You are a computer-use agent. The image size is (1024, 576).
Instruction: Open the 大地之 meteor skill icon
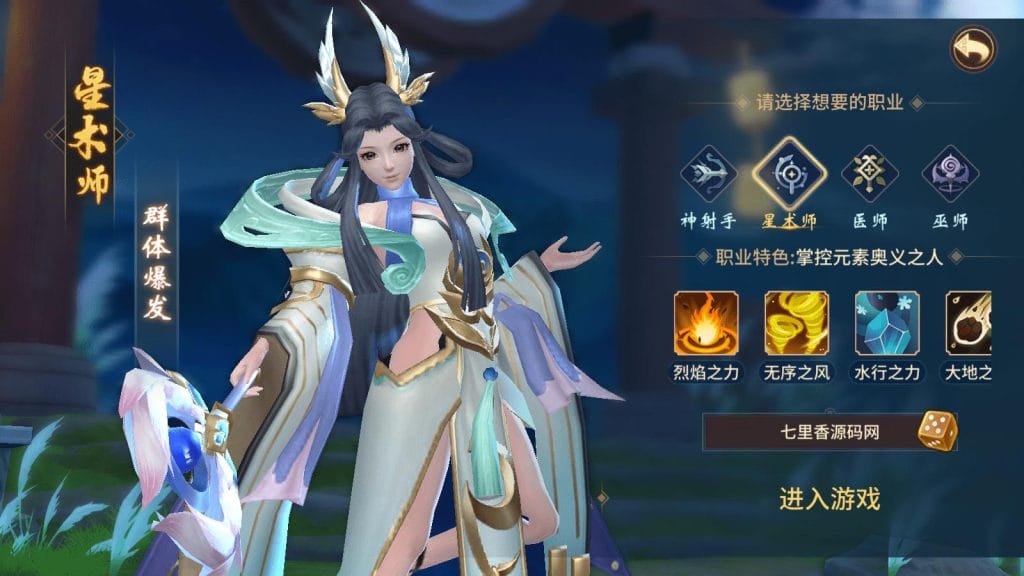click(968, 323)
